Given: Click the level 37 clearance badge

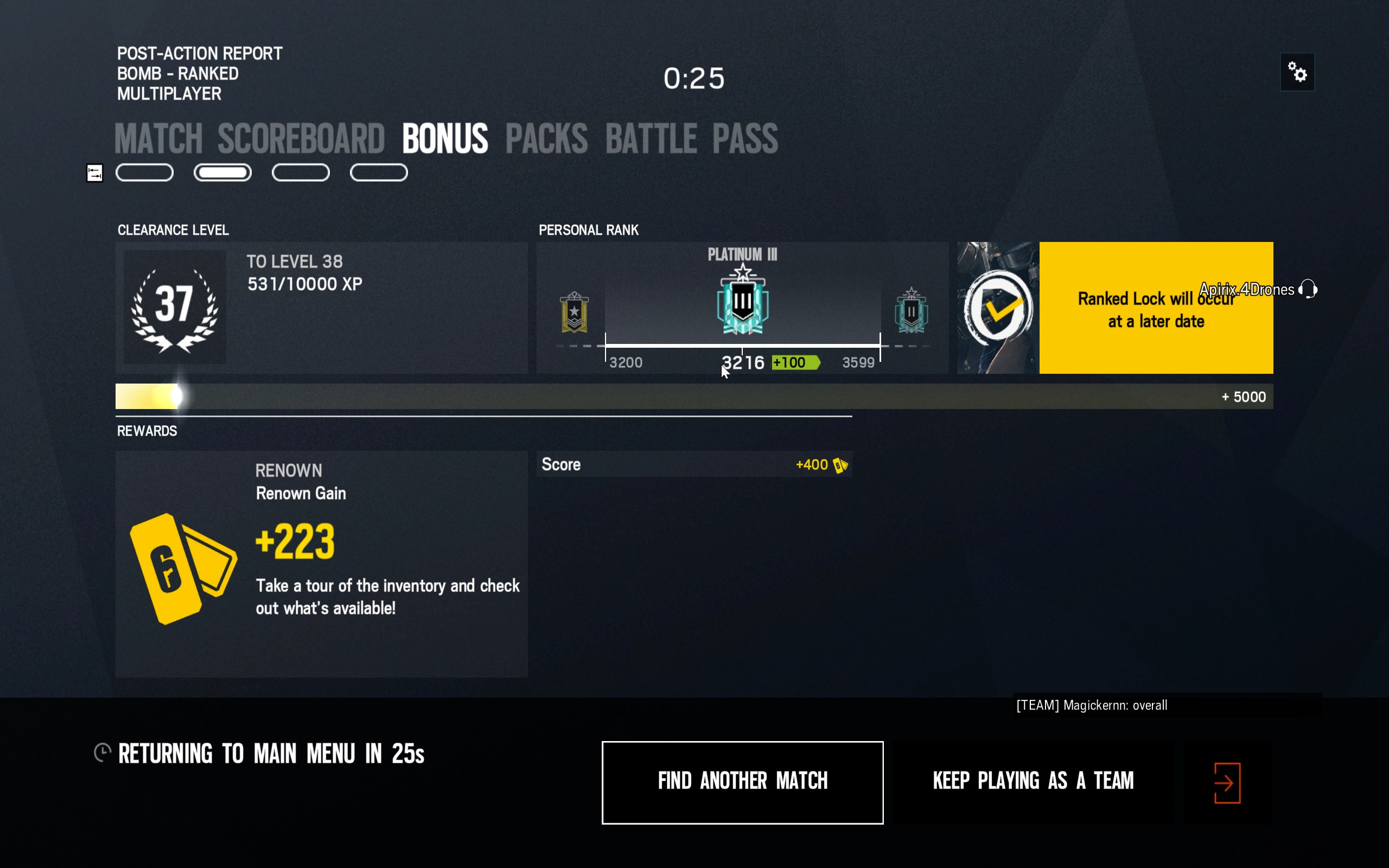Looking at the screenshot, I should coord(175,306).
